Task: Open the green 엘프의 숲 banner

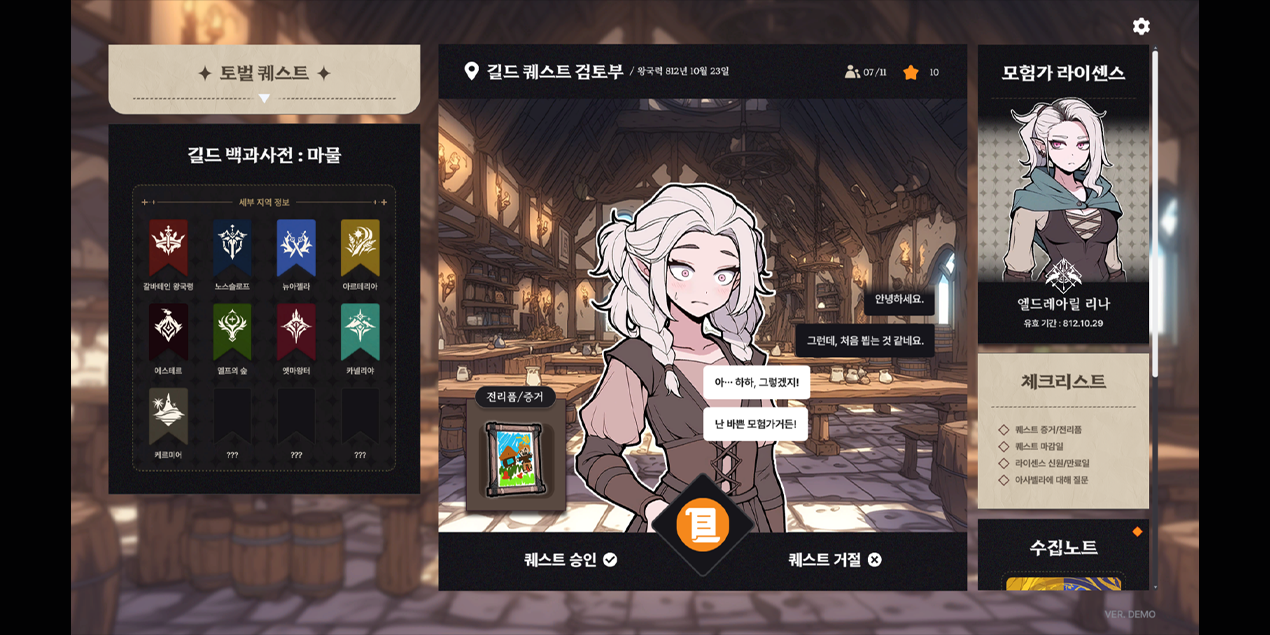Action: (232, 331)
